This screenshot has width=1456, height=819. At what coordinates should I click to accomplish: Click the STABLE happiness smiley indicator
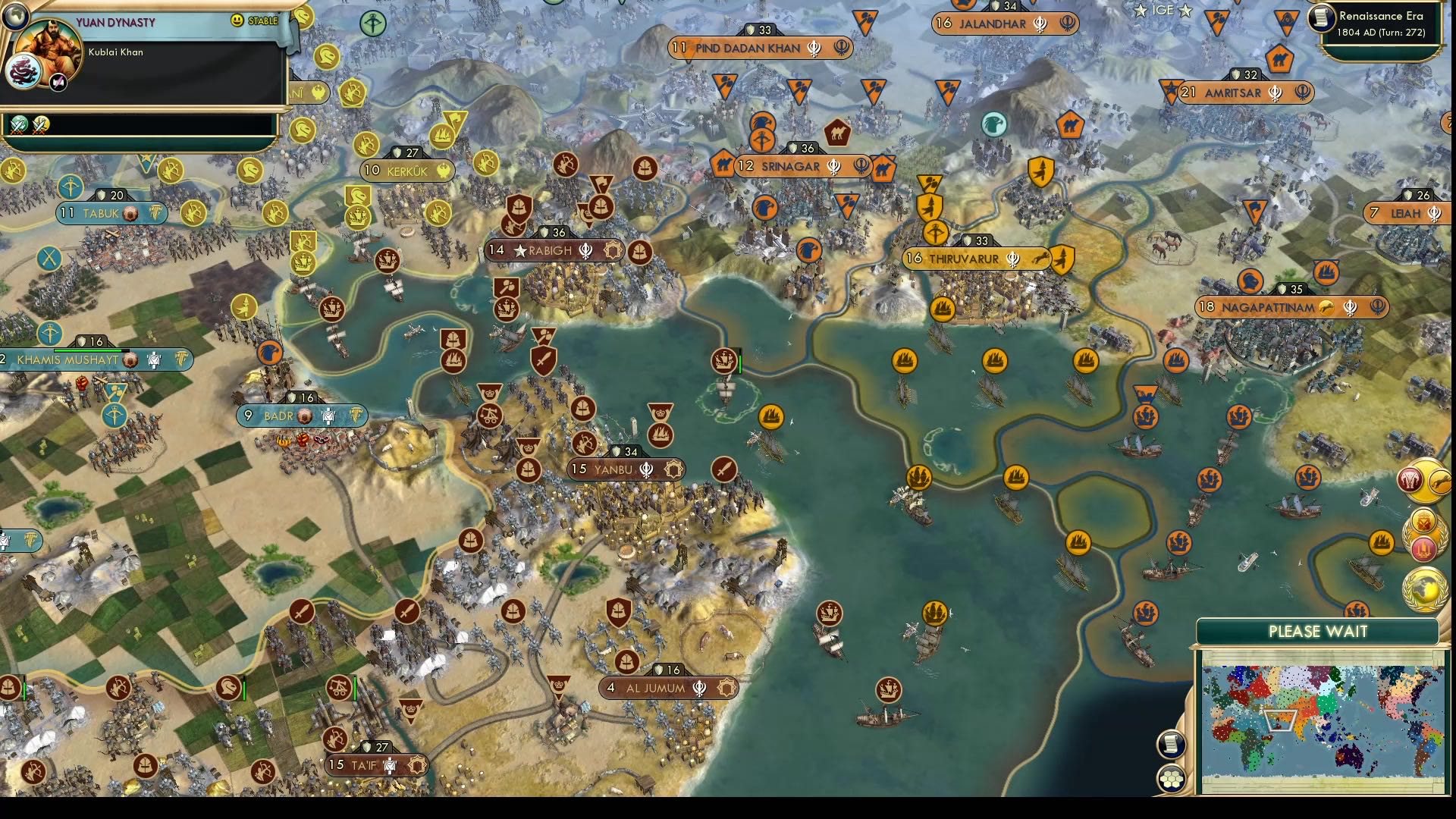point(237,20)
